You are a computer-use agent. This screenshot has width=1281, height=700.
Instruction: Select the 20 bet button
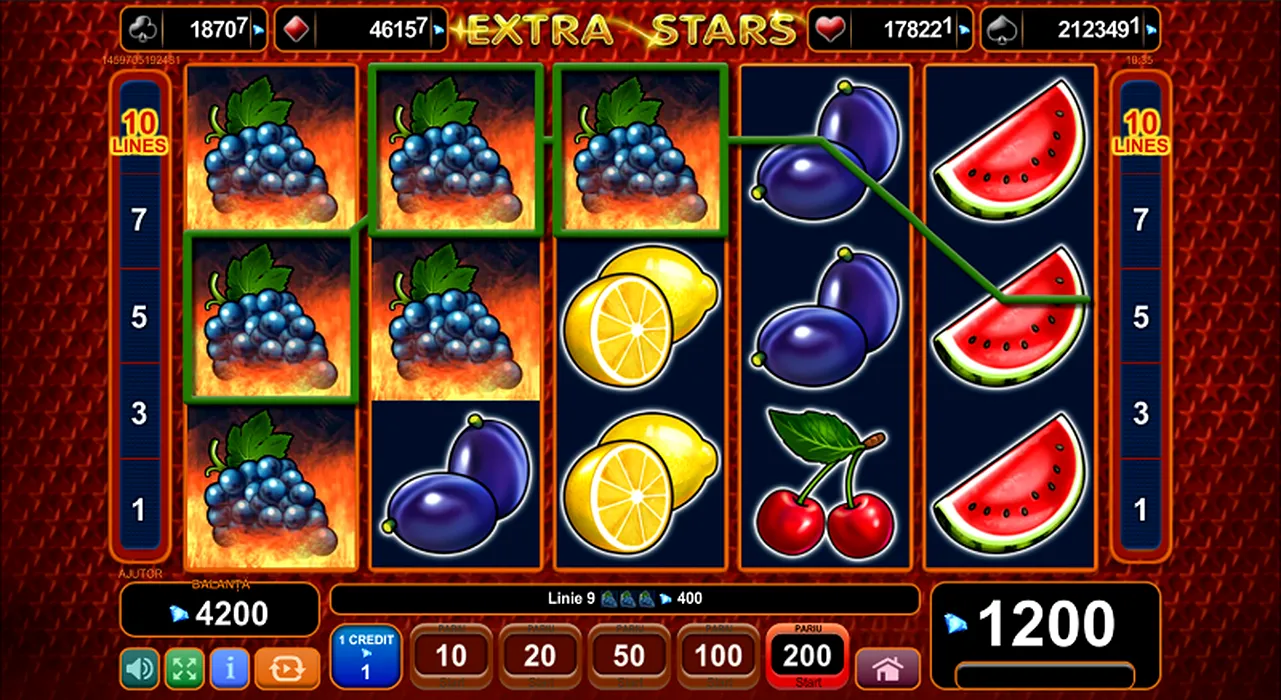[x=540, y=657]
